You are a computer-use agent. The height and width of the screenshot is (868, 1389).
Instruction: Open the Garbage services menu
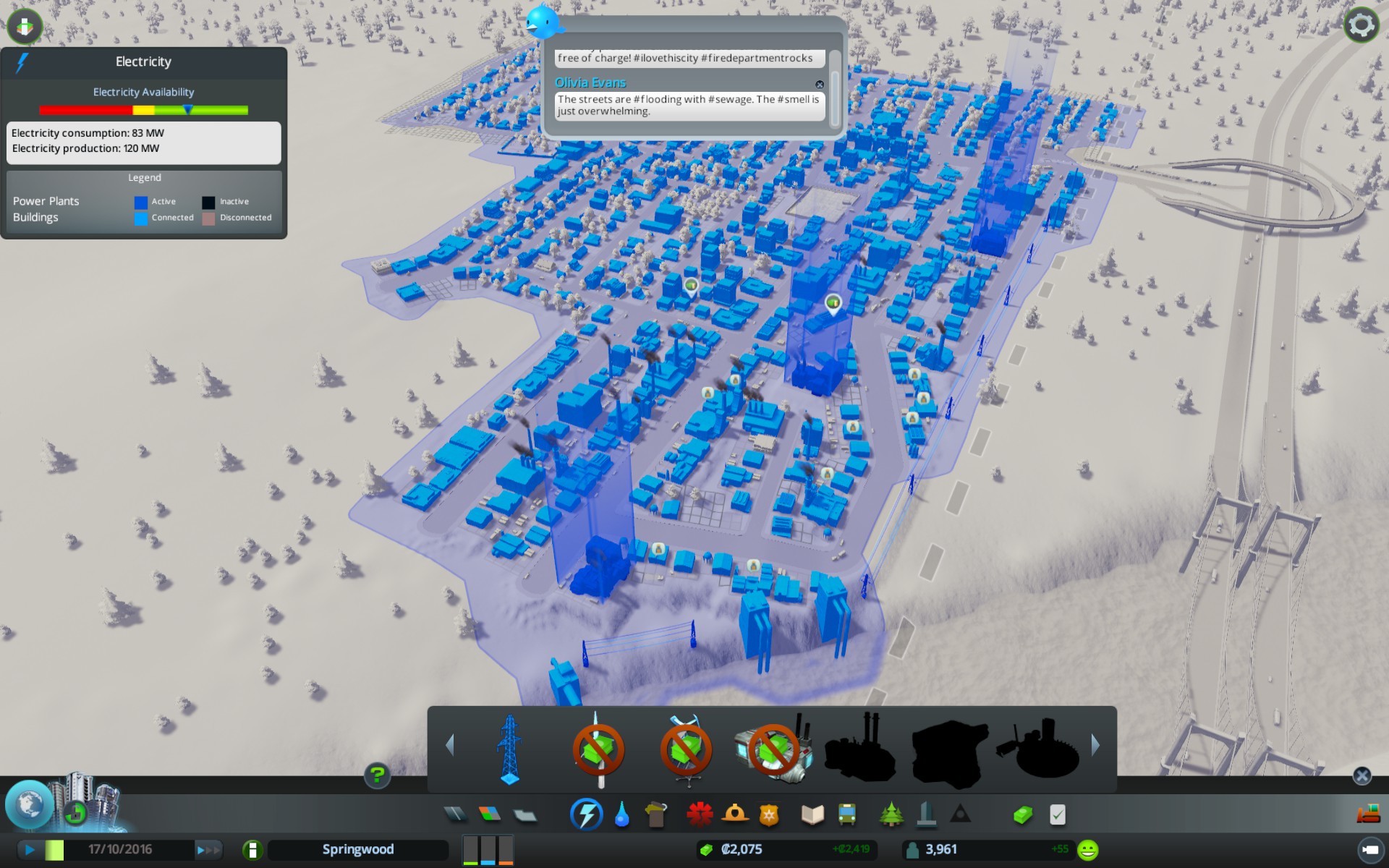pyautogui.click(x=656, y=815)
